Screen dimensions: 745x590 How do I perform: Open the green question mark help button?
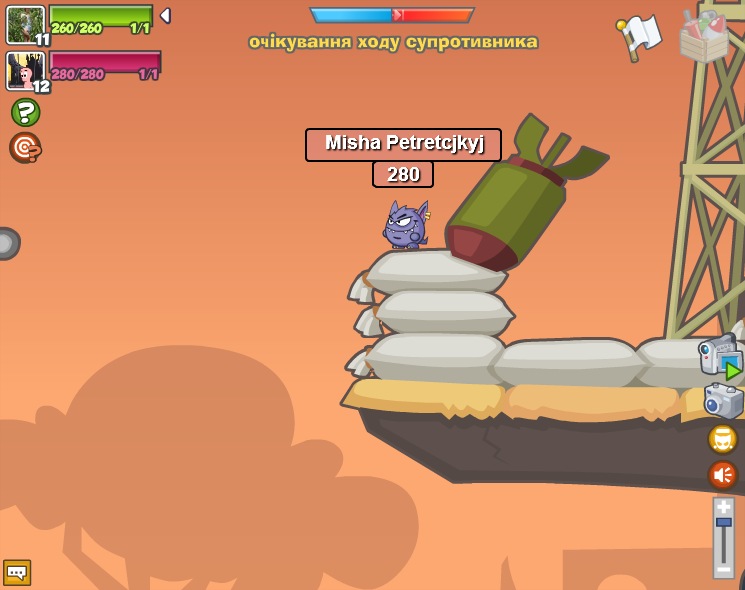[25, 112]
